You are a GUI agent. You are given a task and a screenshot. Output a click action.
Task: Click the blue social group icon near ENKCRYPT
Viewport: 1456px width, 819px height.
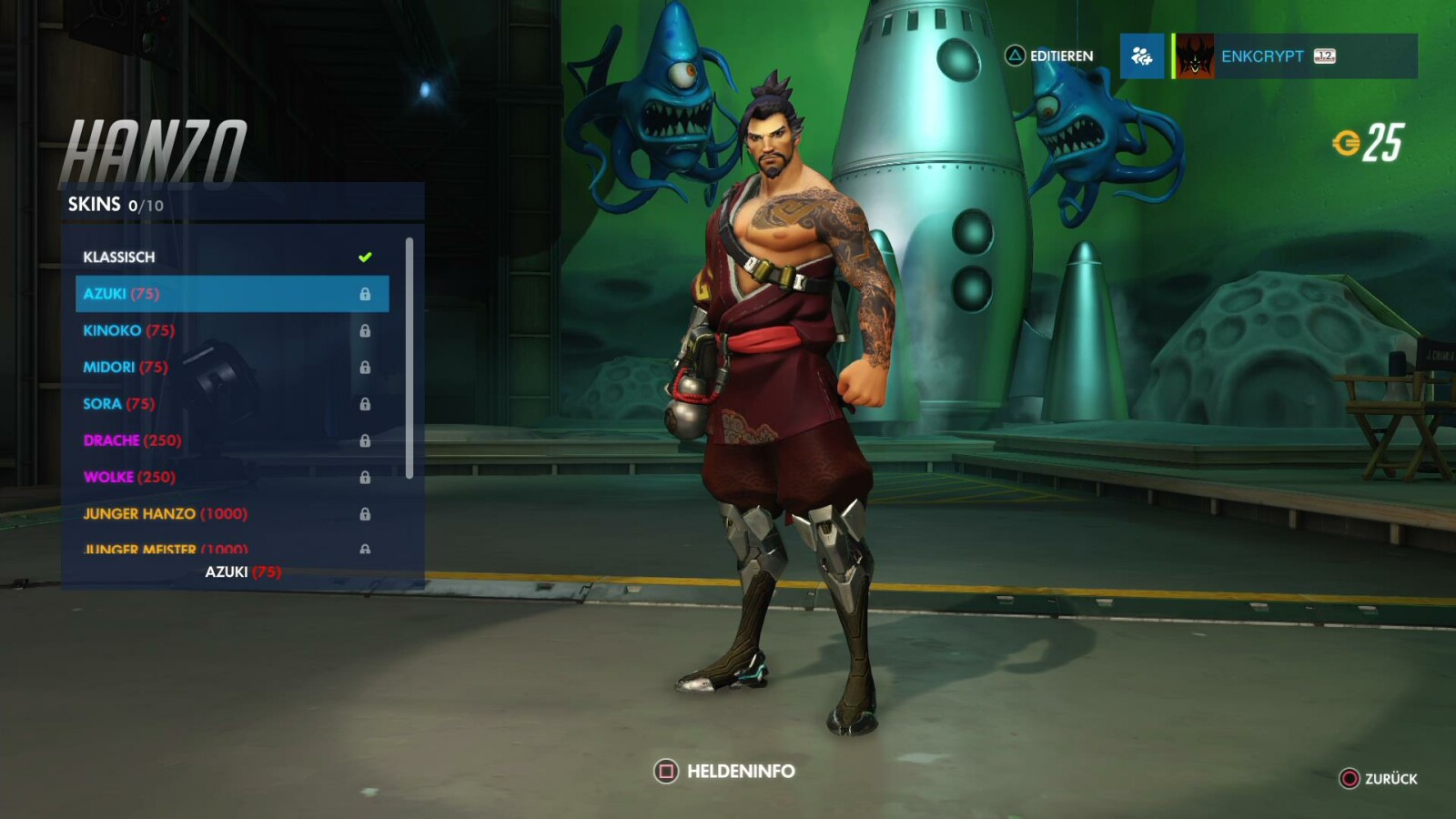tap(1142, 56)
